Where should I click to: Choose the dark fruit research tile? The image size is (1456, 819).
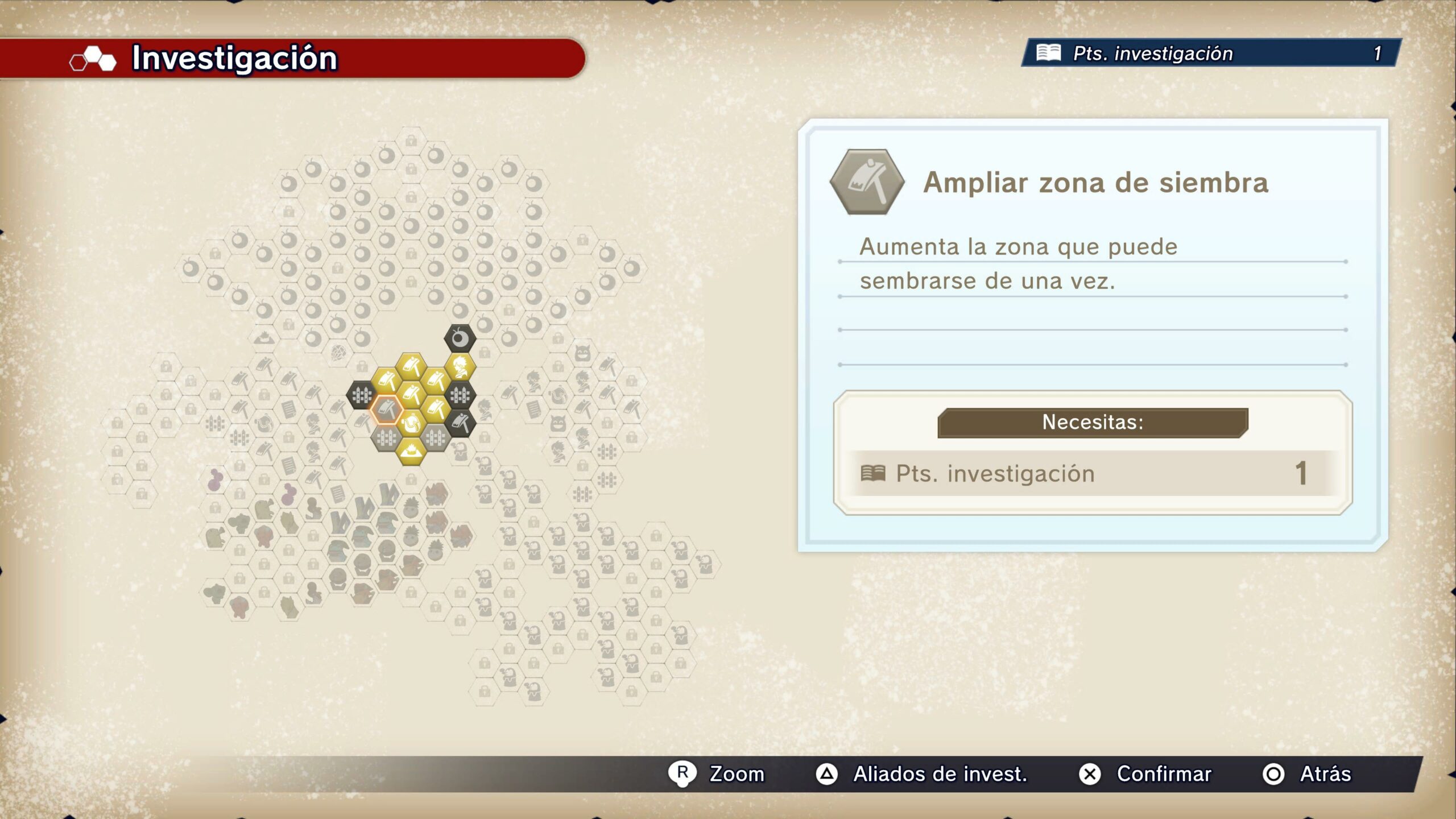pos(460,339)
